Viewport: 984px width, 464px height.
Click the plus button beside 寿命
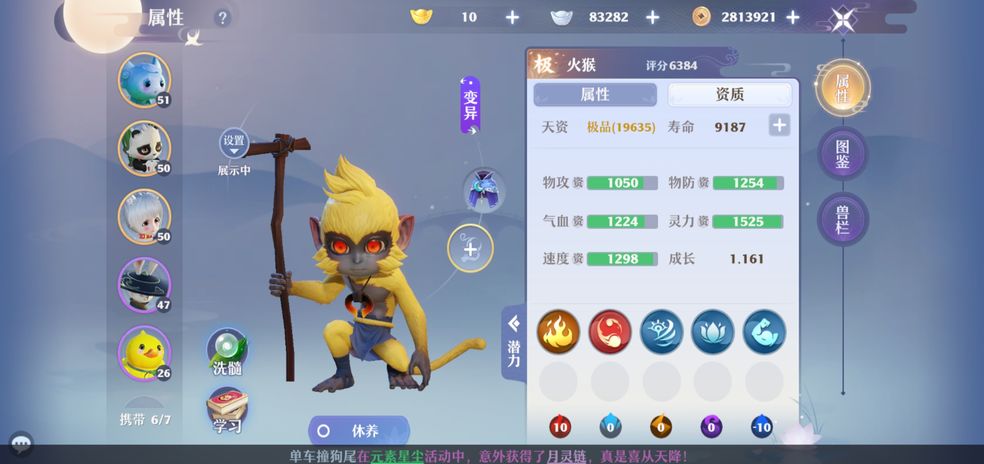[x=779, y=126]
